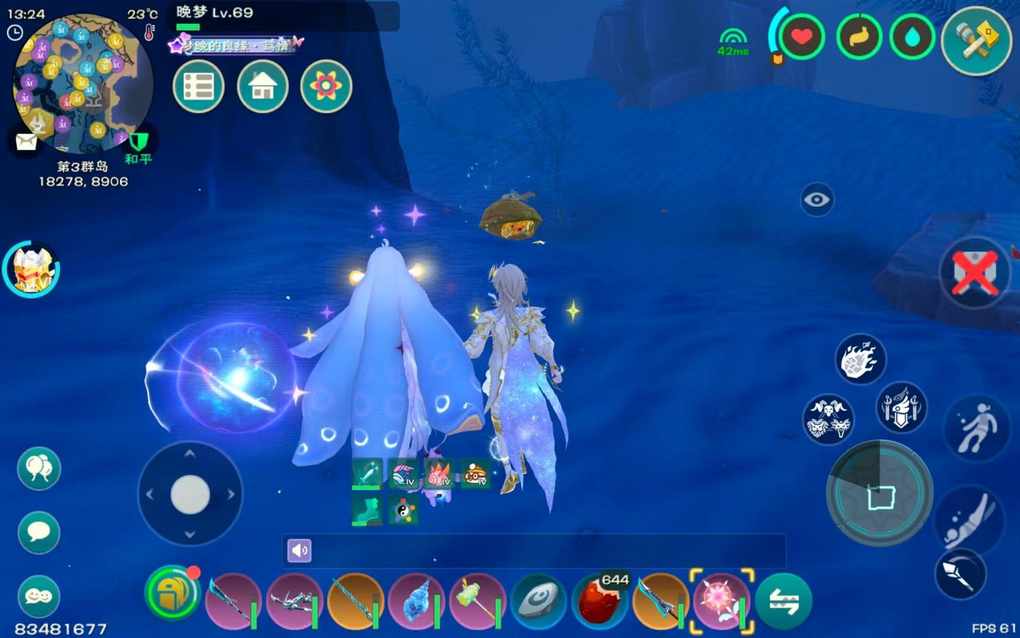Open the flower icon menu

(326, 87)
